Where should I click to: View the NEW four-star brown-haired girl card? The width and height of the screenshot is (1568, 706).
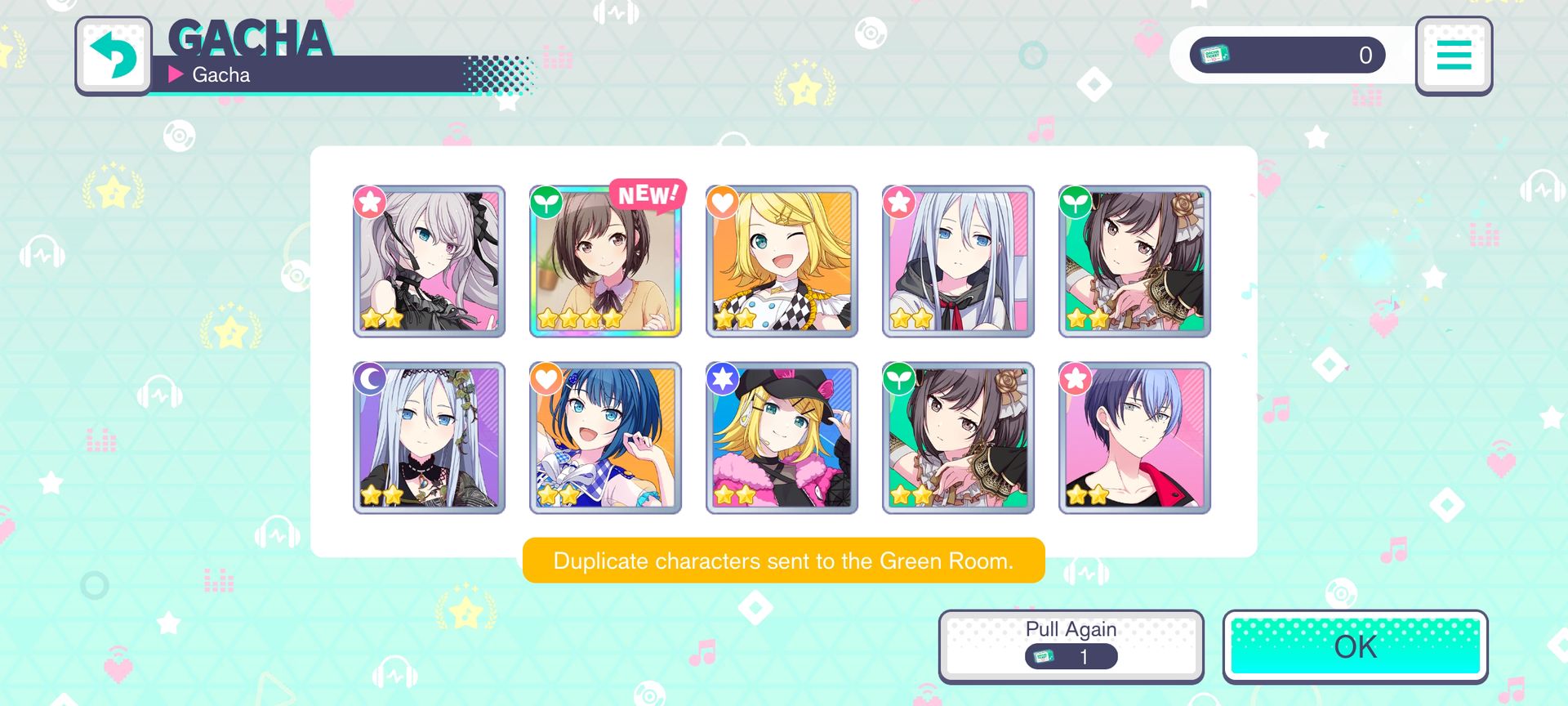[605, 261]
